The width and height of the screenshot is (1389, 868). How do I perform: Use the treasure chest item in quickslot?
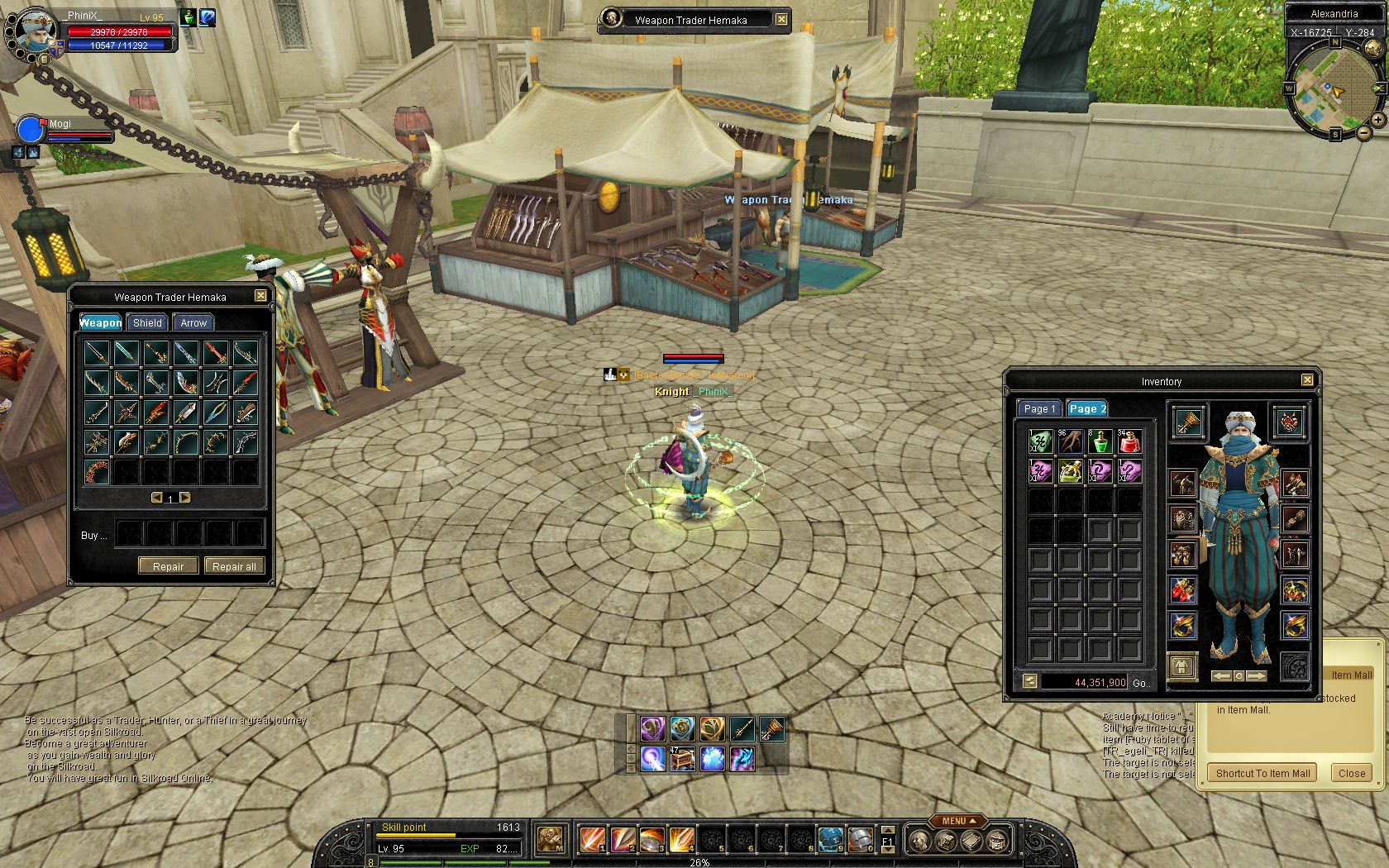click(682, 758)
